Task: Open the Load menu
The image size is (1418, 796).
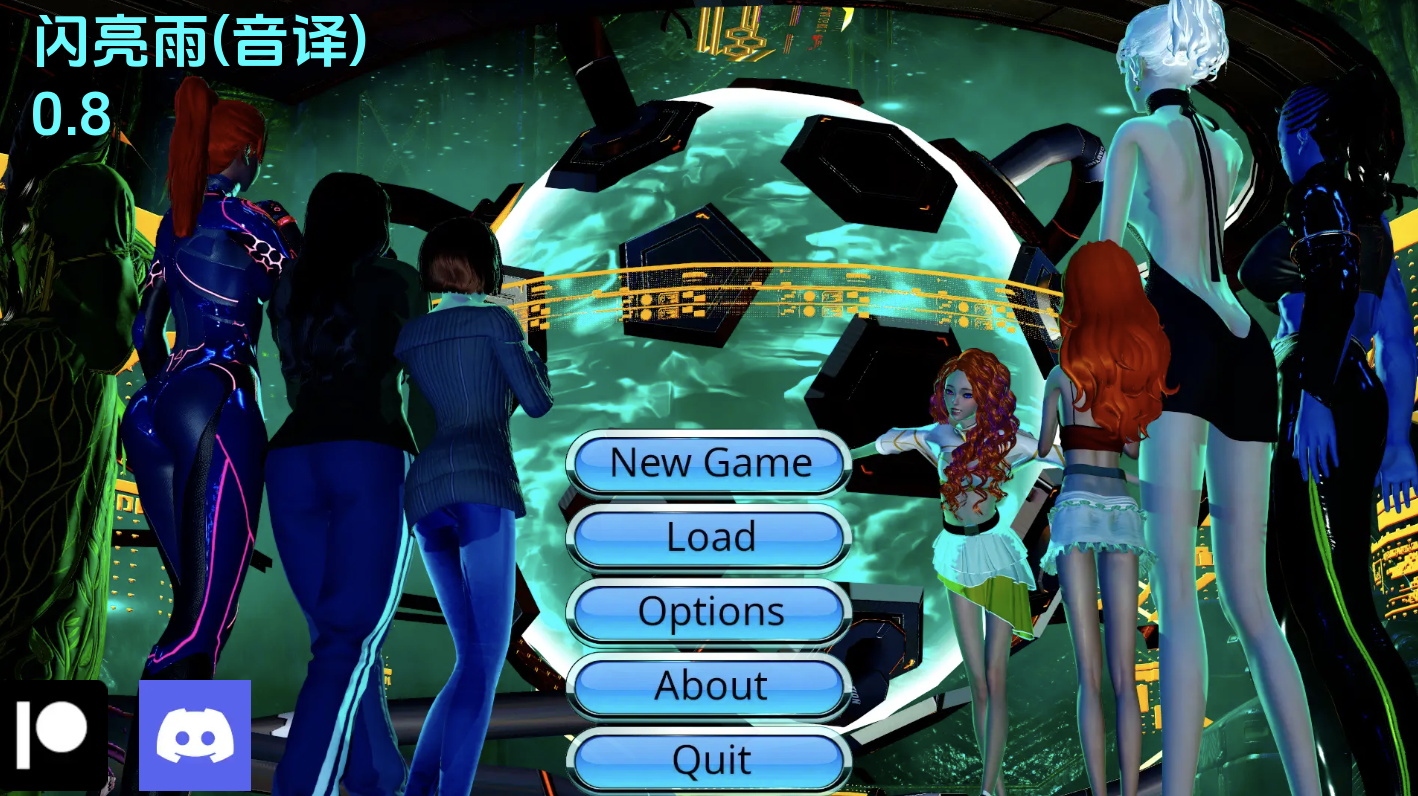Action: (x=708, y=537)
